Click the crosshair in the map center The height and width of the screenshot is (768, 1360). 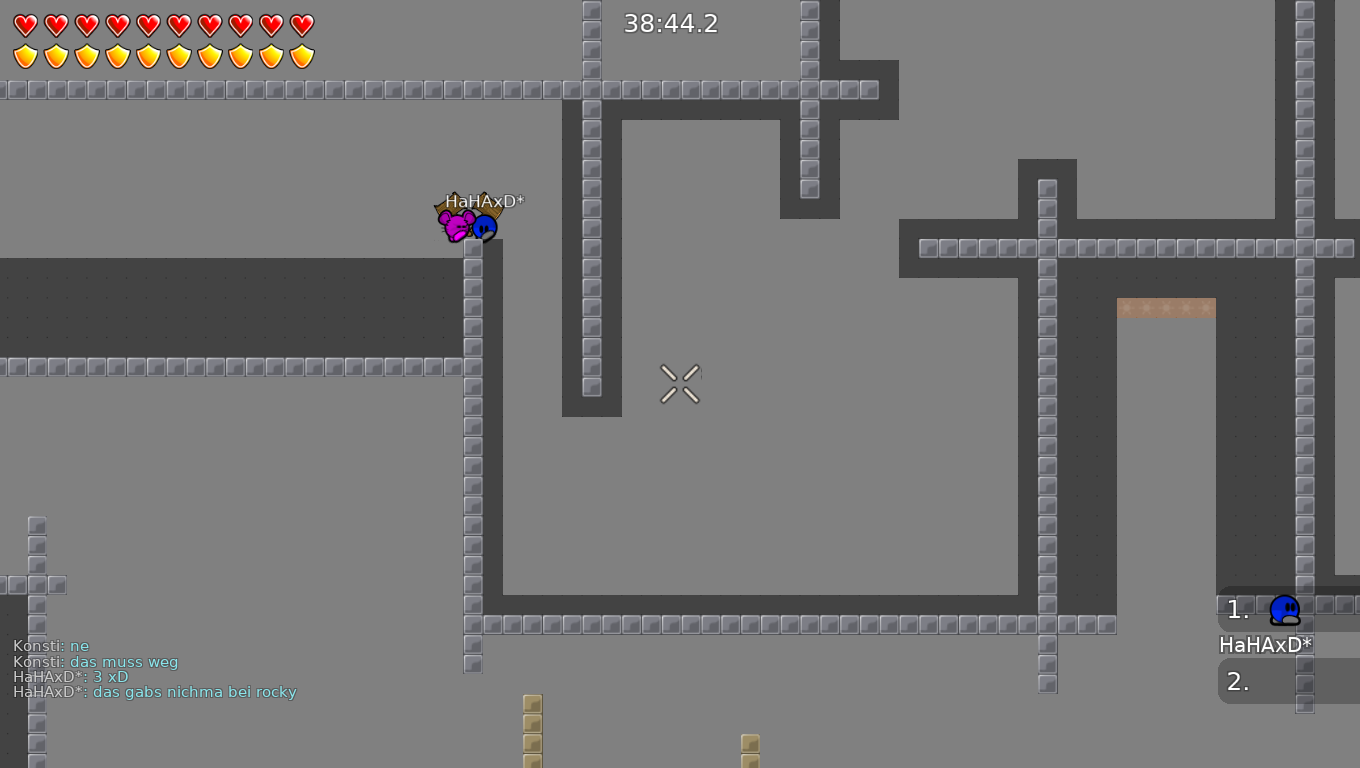click(x=680, y=384)
